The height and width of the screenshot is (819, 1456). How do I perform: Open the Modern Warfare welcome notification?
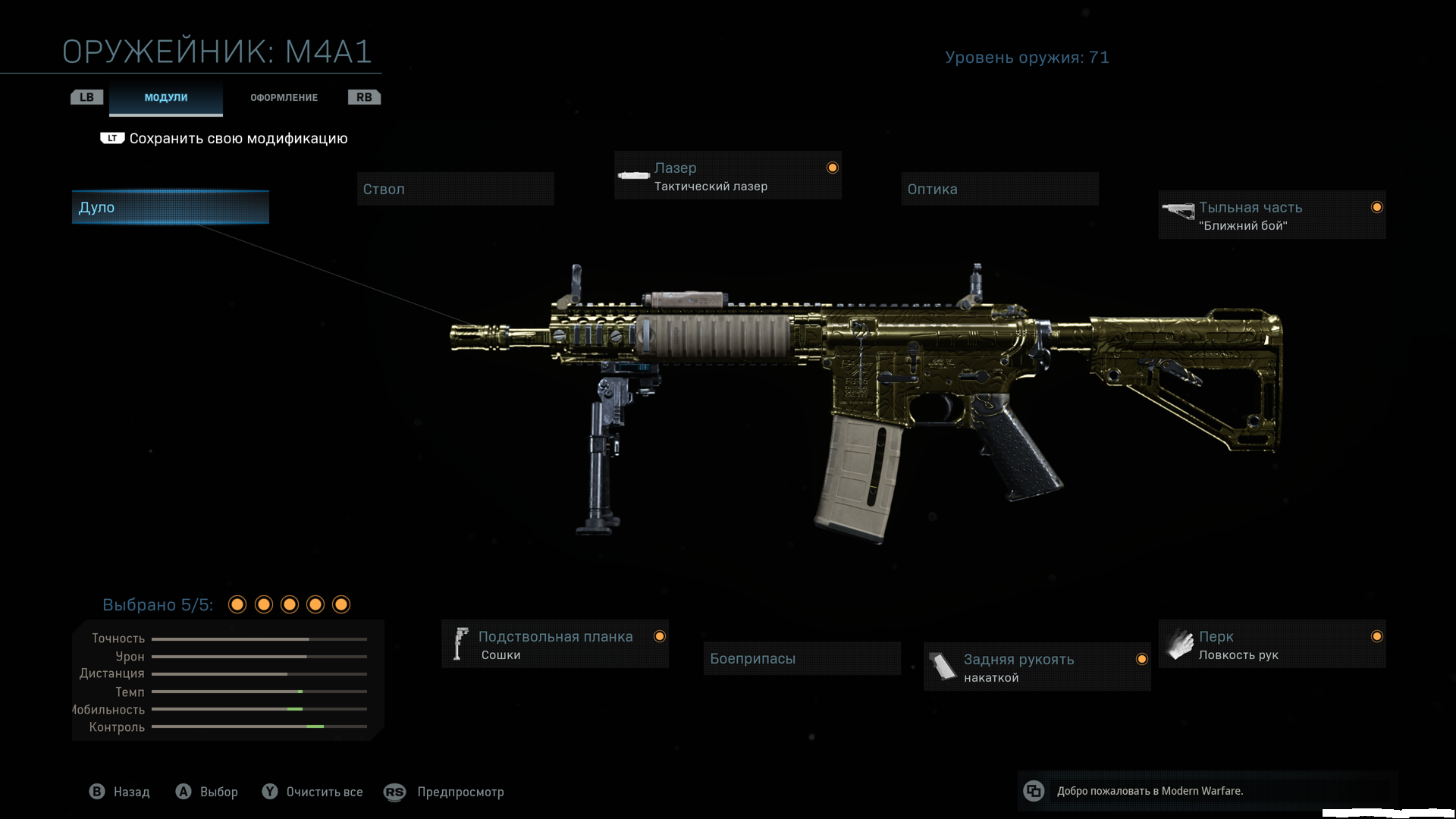[1149, 791]
